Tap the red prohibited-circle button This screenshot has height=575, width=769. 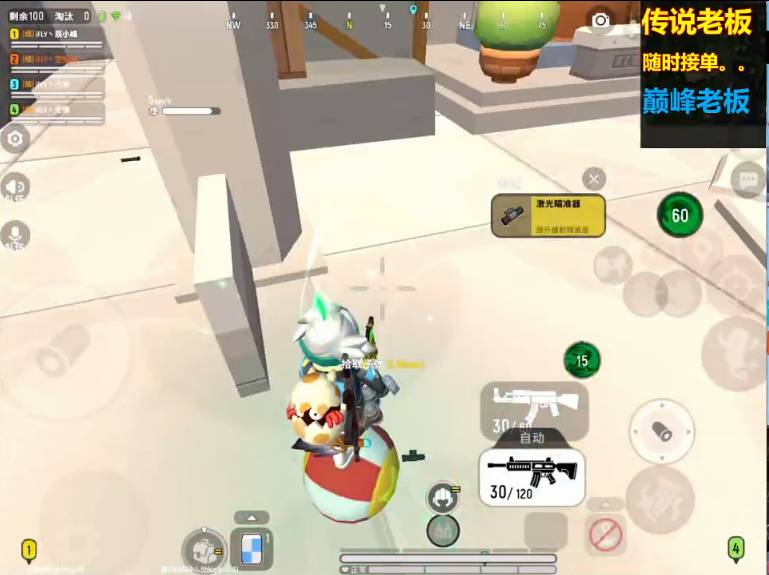[x=605, y=535]
